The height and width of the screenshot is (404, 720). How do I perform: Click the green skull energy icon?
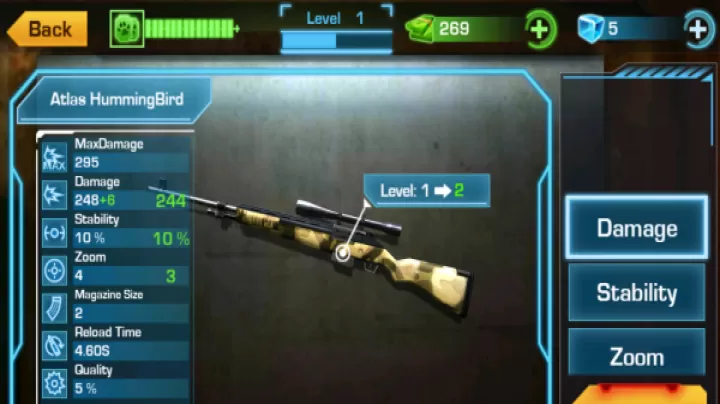(x=127, y=29)
